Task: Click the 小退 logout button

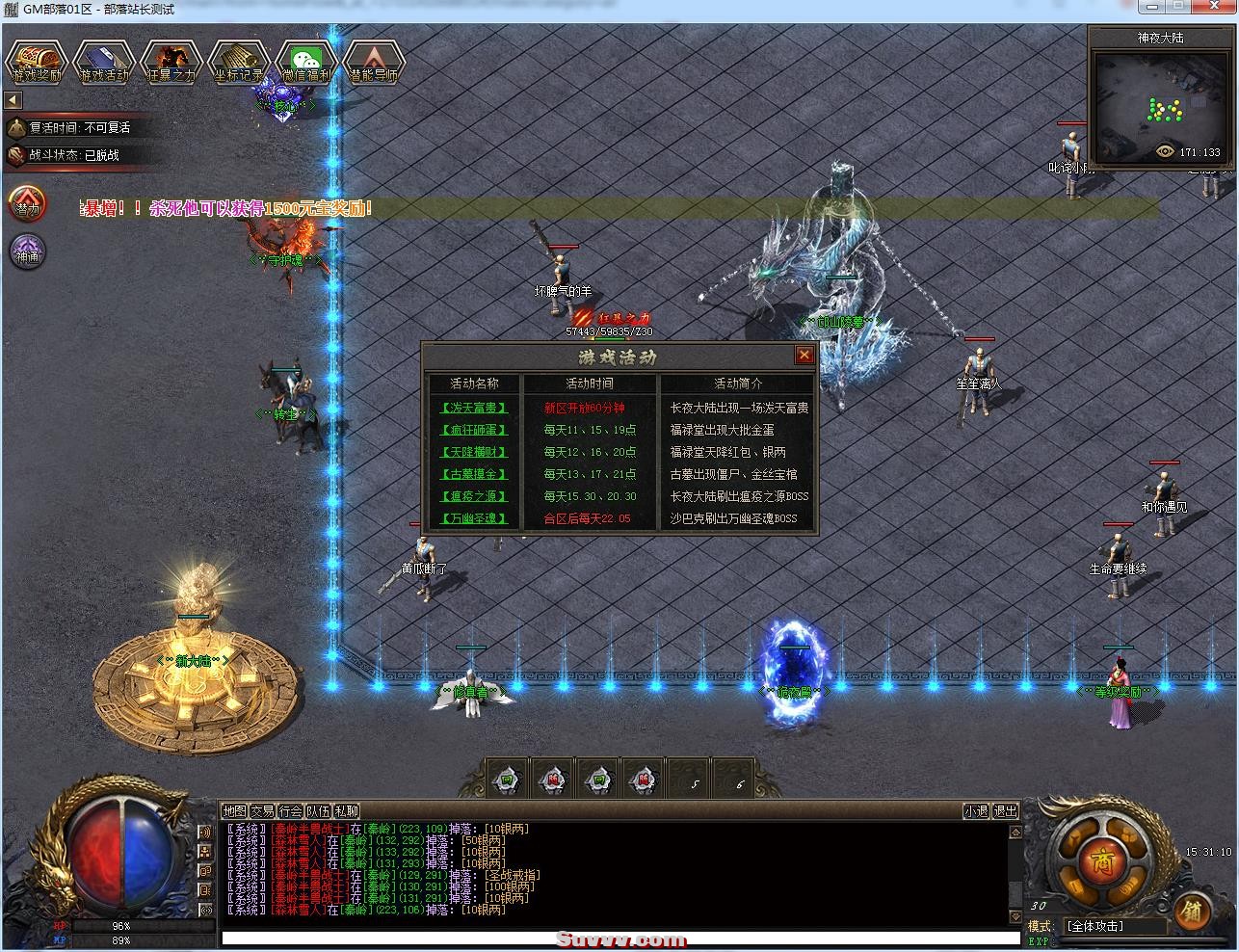Action: (978, 811)
